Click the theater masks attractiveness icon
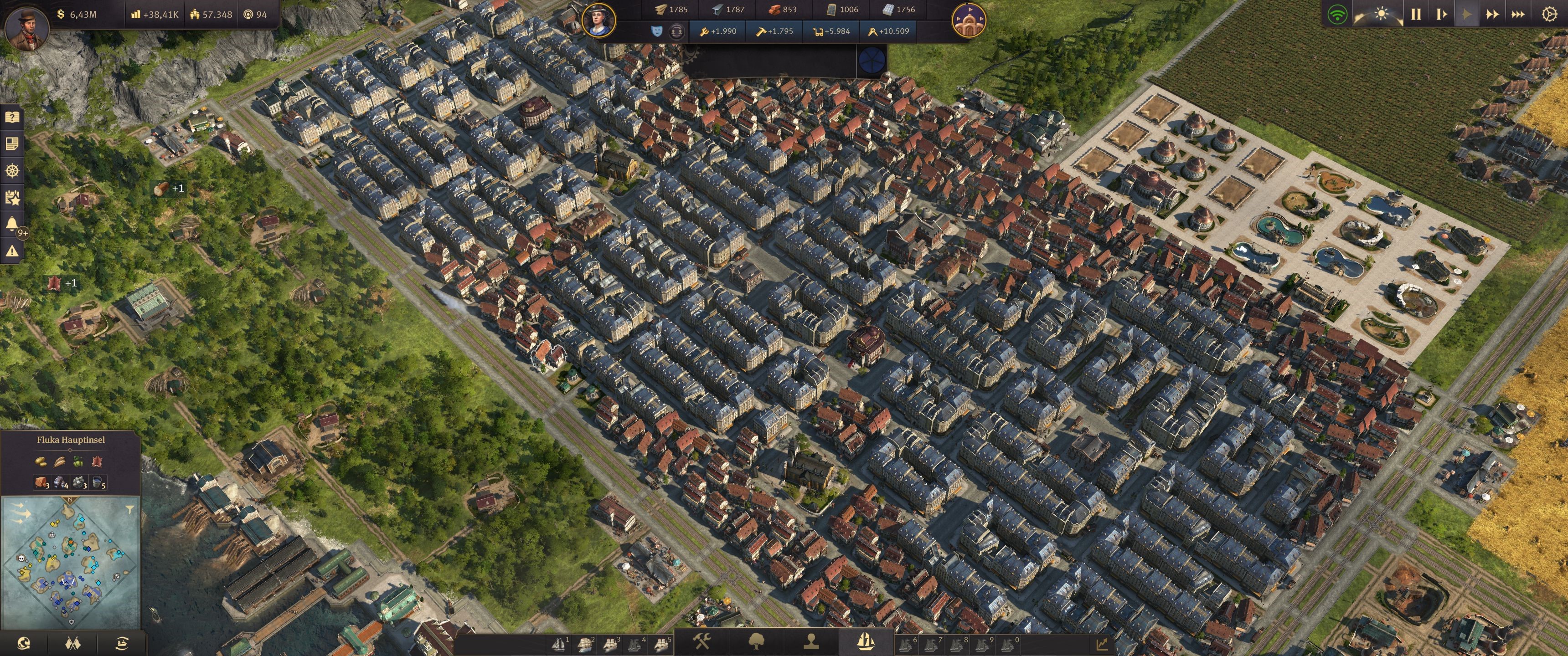 (656, 31)
